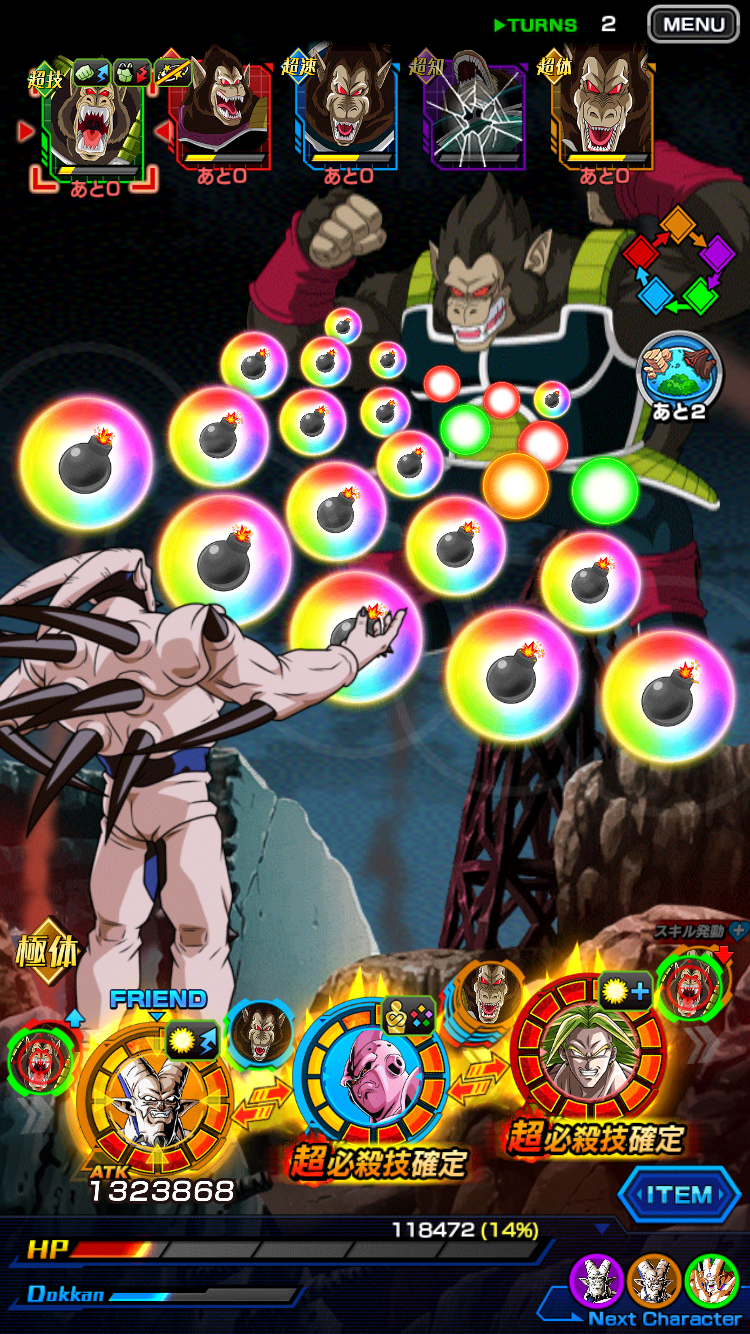This screenshot has width=750, height=1334.
Task: Tap the green Next Character icon
Action: click(x=711, y=1281)
